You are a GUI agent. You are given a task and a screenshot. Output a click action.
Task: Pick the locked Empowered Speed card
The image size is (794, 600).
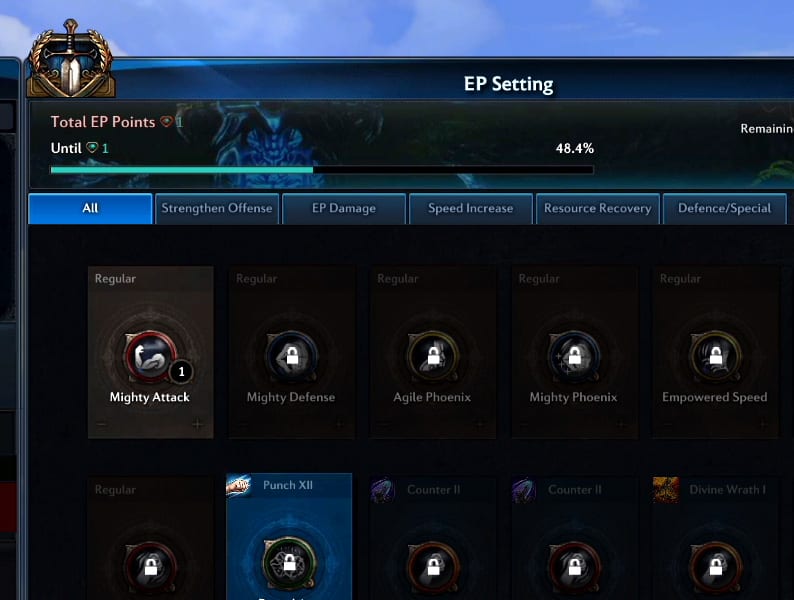click(x=714, y=352)
